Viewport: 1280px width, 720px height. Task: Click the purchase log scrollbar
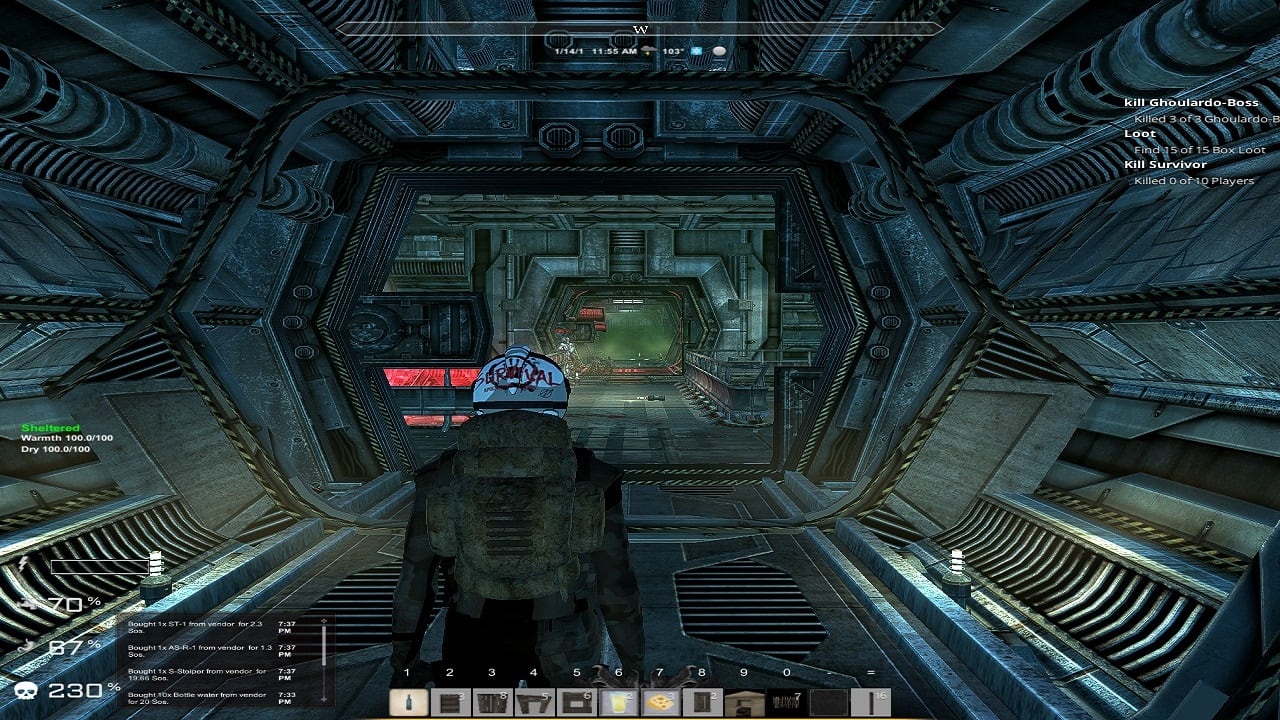pyautogui.click(x=324, y=661)
